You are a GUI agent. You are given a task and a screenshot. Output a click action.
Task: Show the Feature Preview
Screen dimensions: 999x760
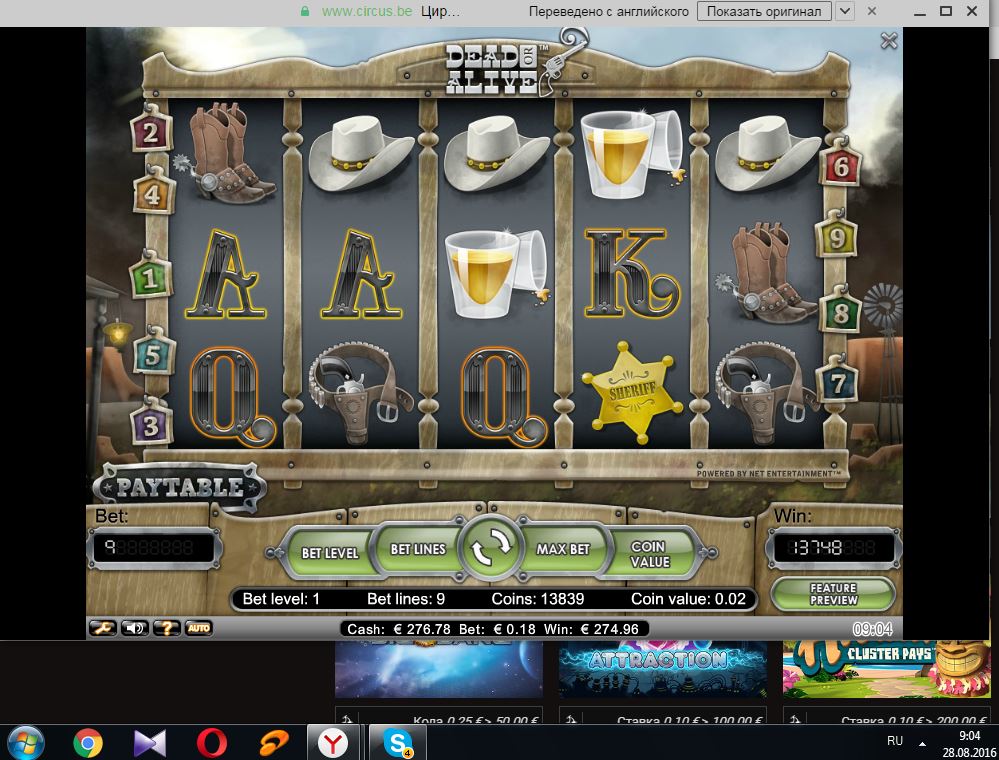833,594
